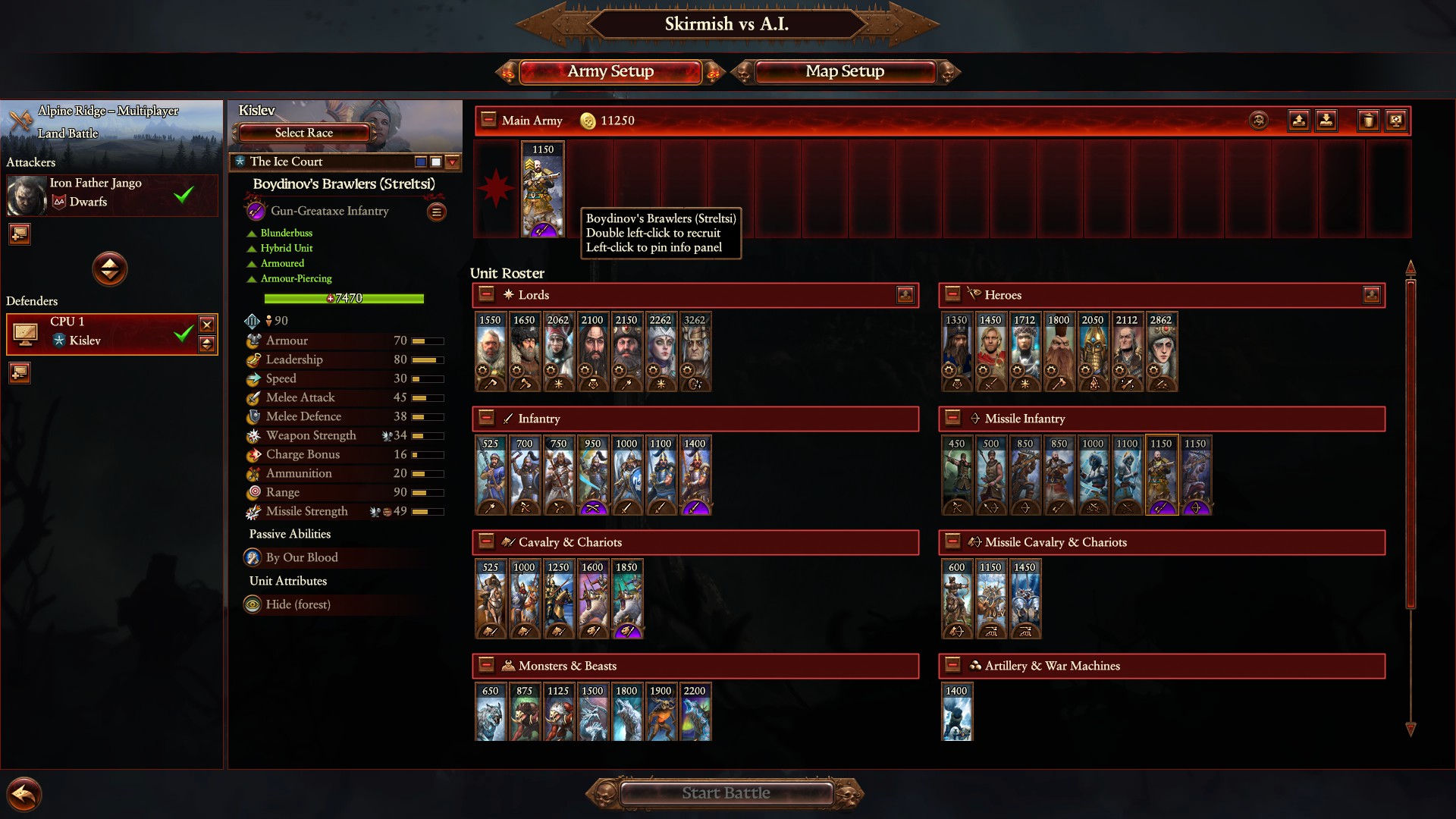Viewport: 1456px width, 819px height.
Task: Remove CPU 1 from the defenders
Action: pos(207,325)
